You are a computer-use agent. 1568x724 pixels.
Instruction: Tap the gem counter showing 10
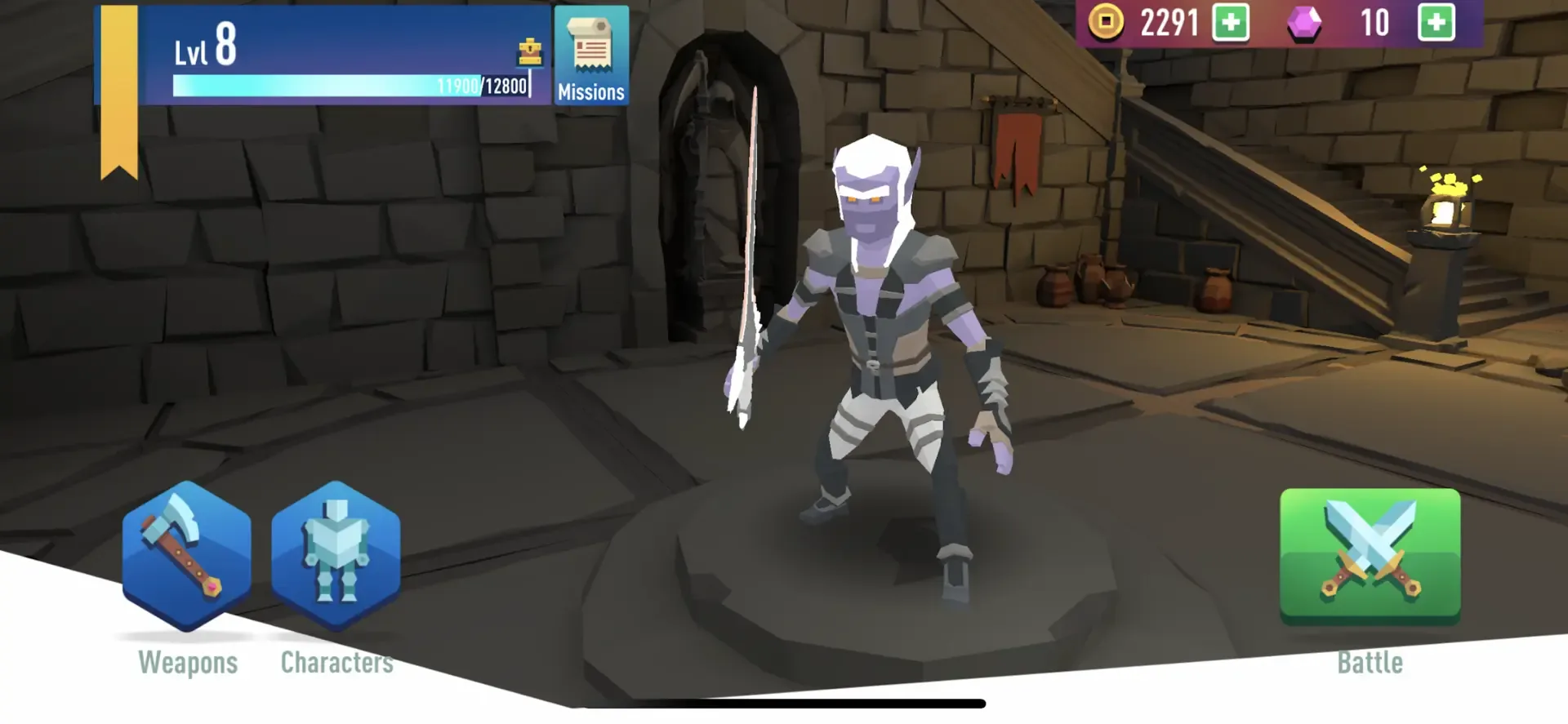pos(1373,22)
